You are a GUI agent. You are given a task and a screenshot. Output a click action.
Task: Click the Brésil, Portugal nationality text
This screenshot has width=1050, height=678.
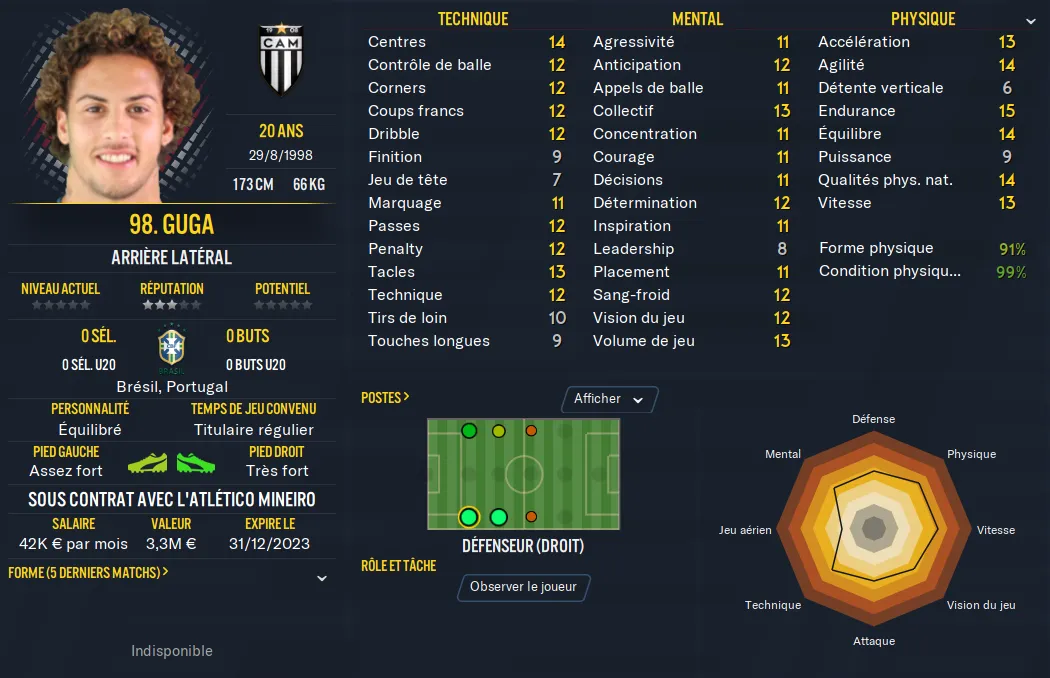(x=172, y=386)
